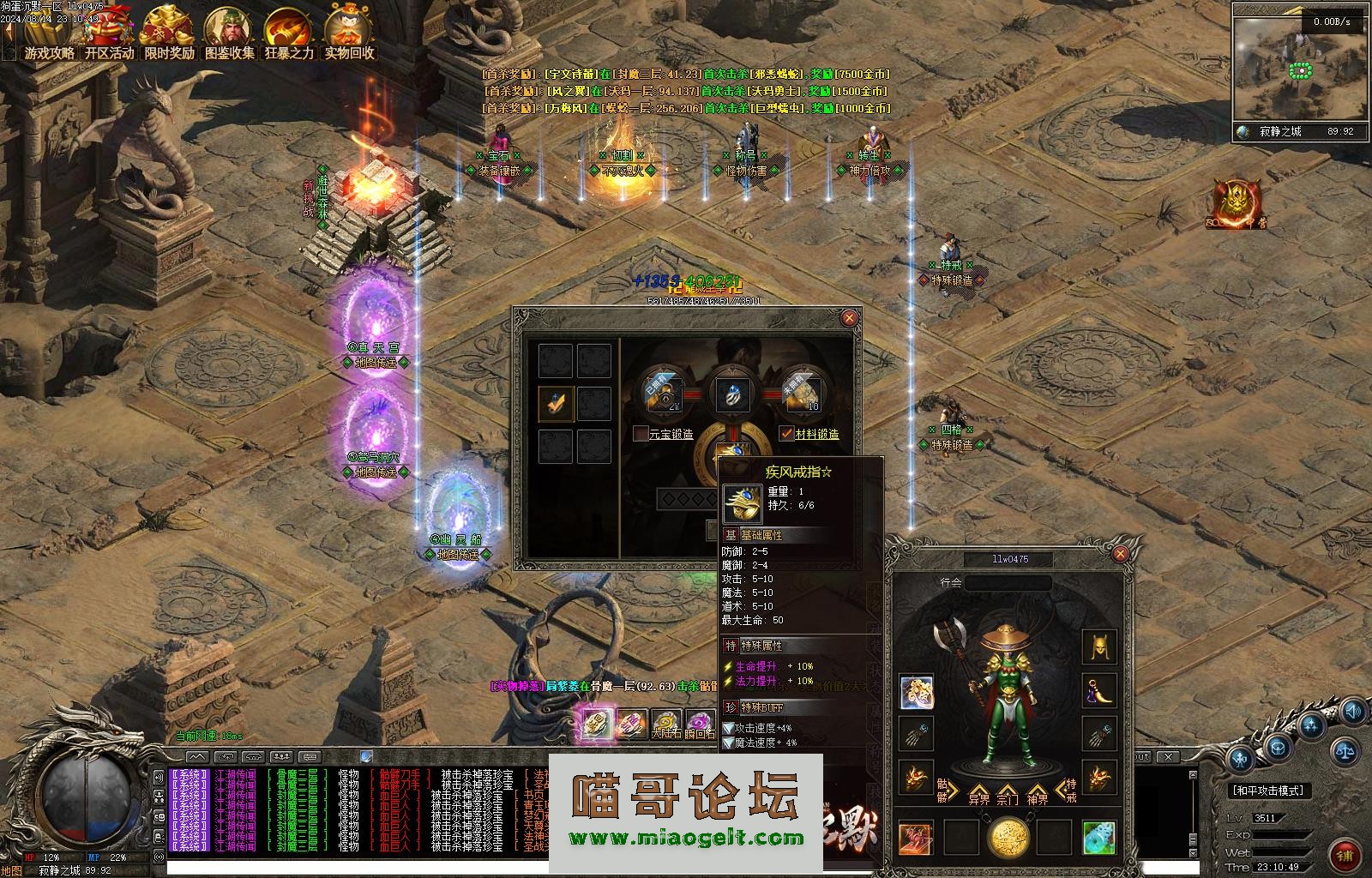Close the character equipment window
This screenshot has height=878, width=1372.
click(x=1120, y=555)
